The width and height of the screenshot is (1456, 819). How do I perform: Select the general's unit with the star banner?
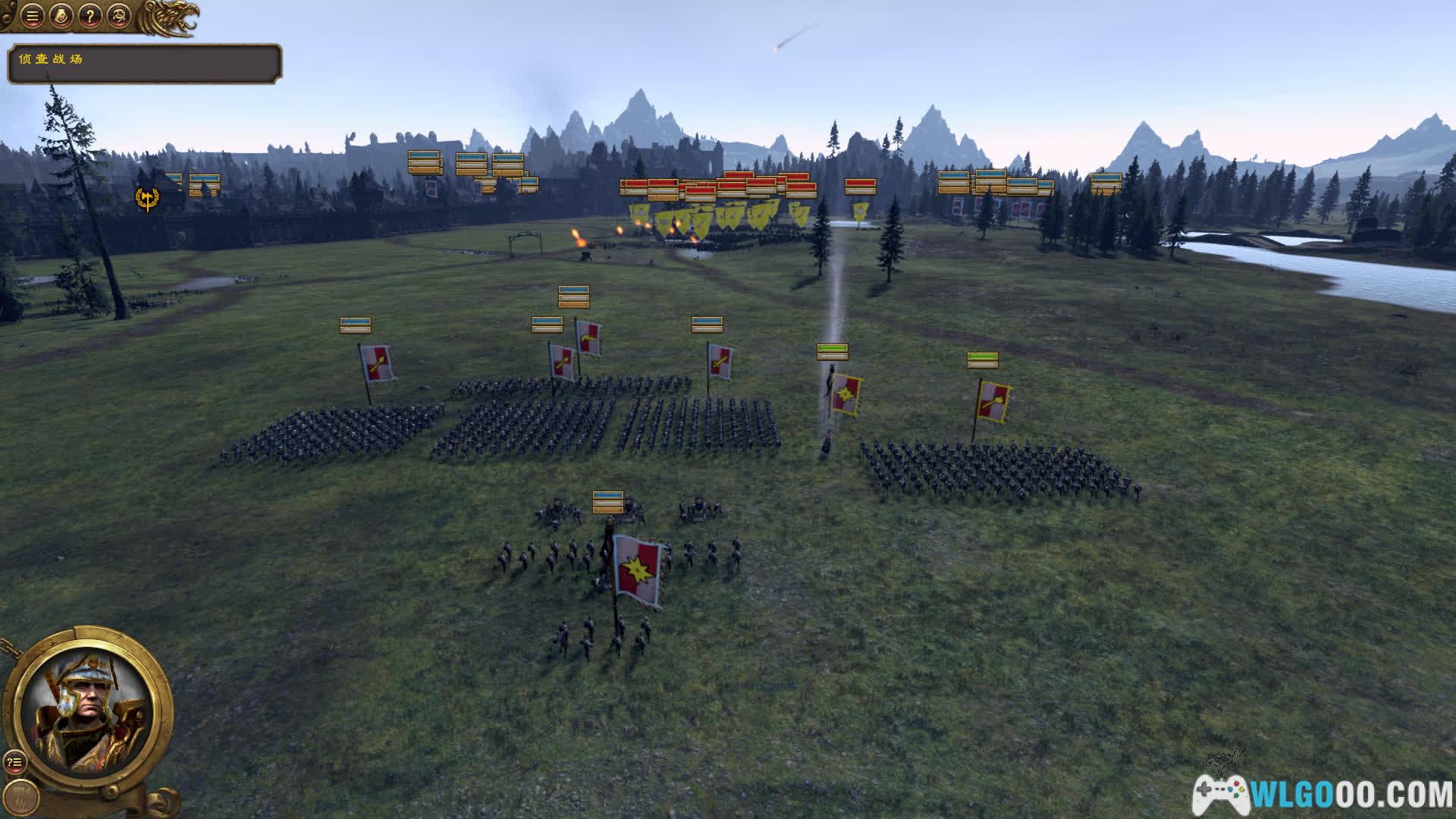(637, 569)
